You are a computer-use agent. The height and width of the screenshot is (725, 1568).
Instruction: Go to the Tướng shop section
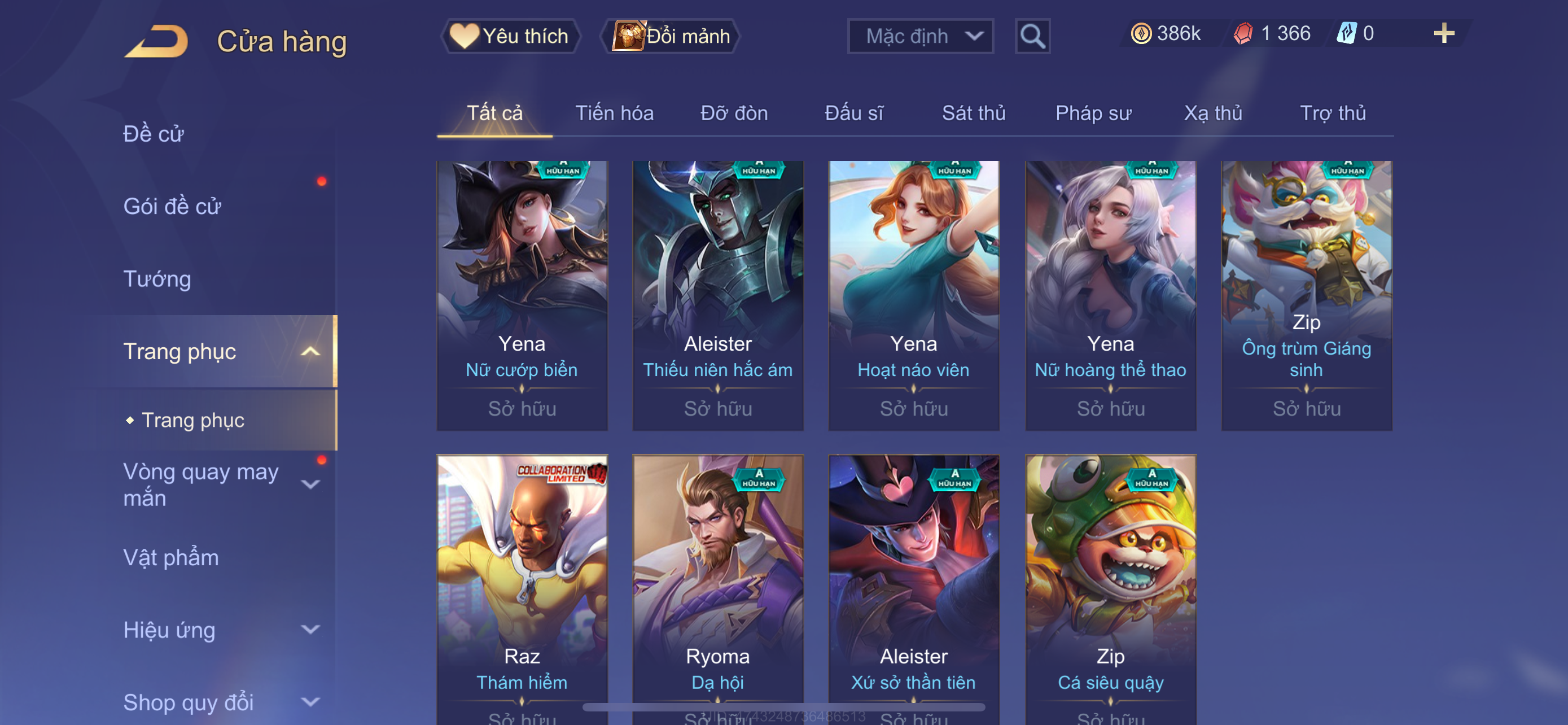click(157, 279)
